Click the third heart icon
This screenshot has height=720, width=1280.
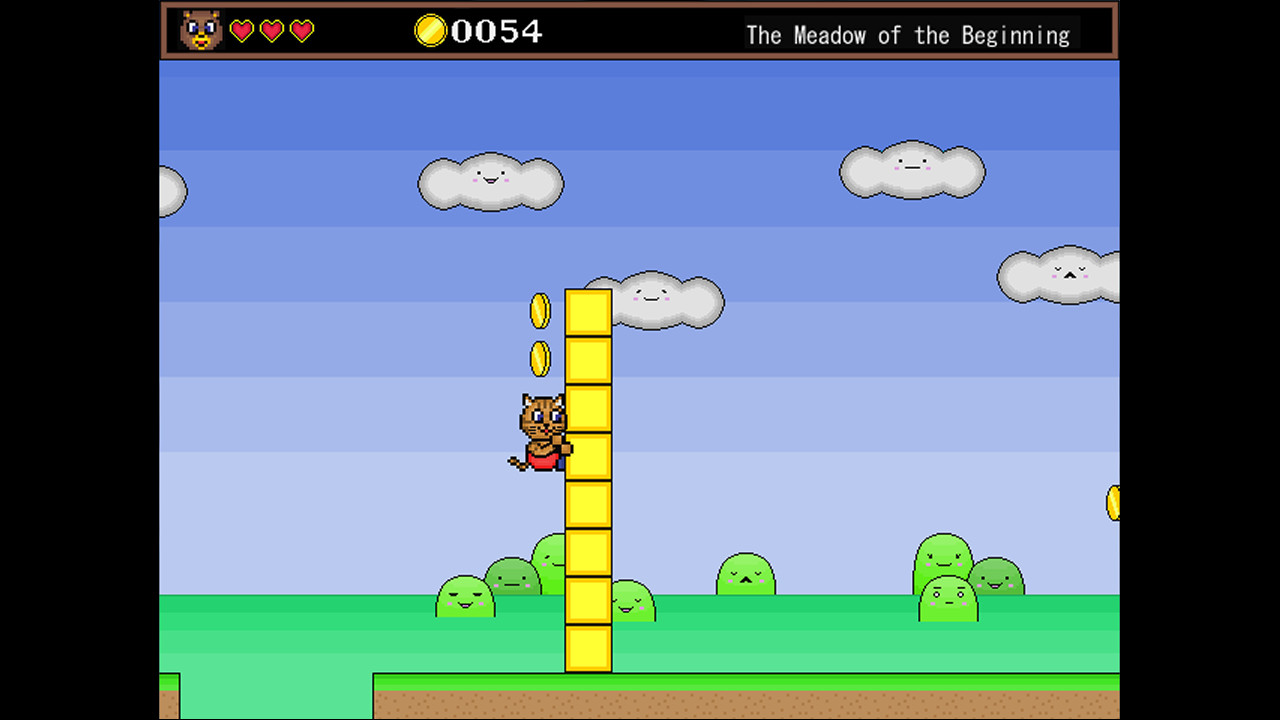[301, 31]
